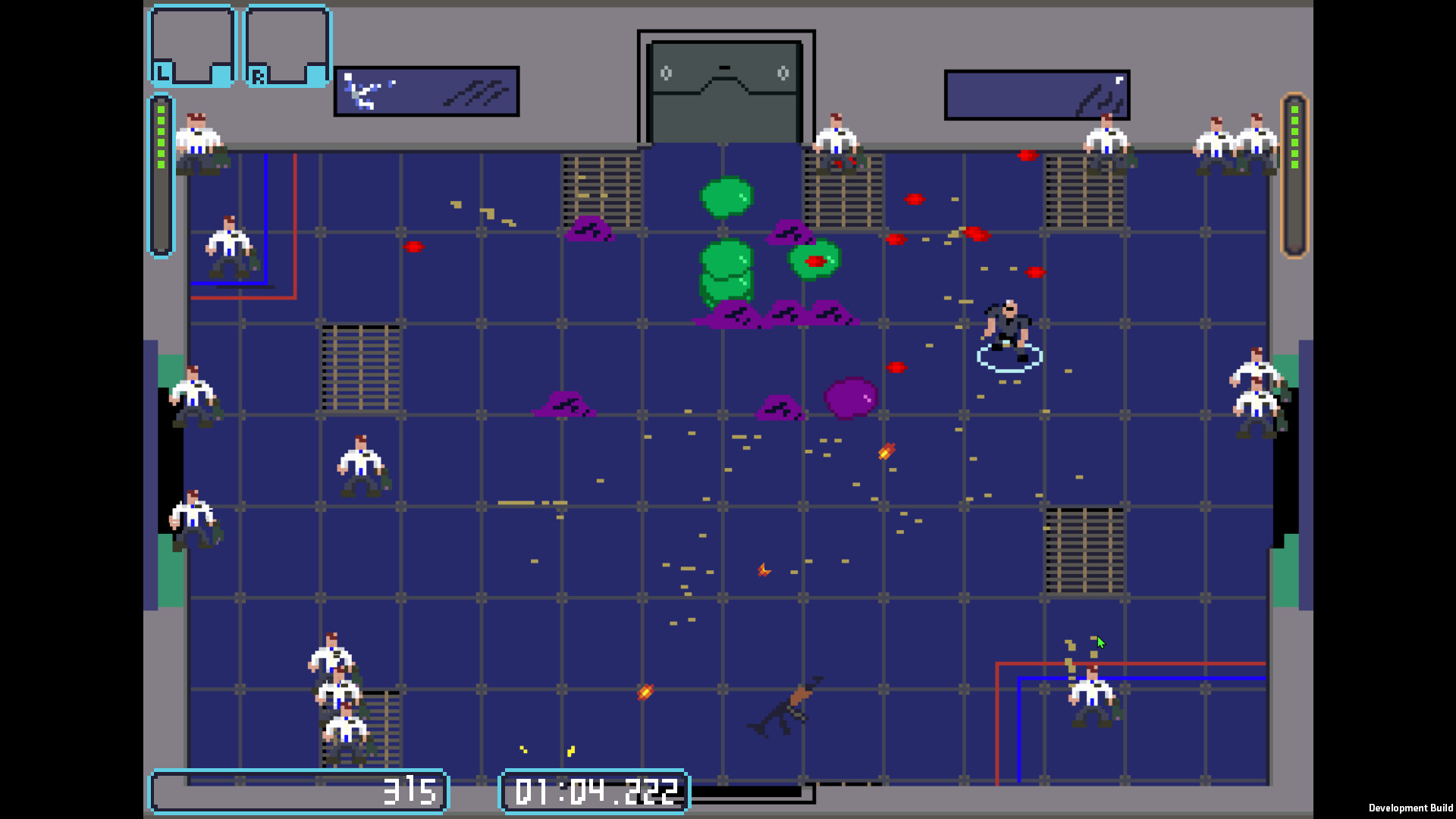Click the large green slime below the door
1456x819 pixels.
(x=724, y=197)
